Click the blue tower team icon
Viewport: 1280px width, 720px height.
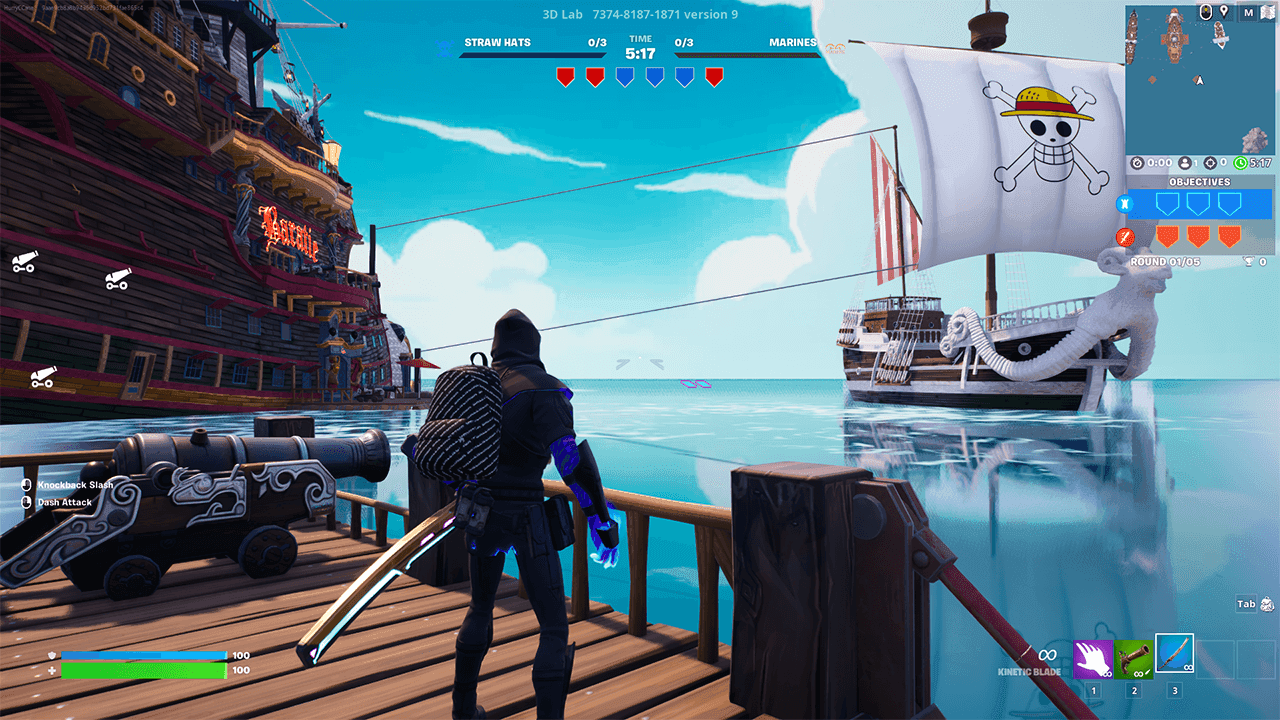point(1123,204)
